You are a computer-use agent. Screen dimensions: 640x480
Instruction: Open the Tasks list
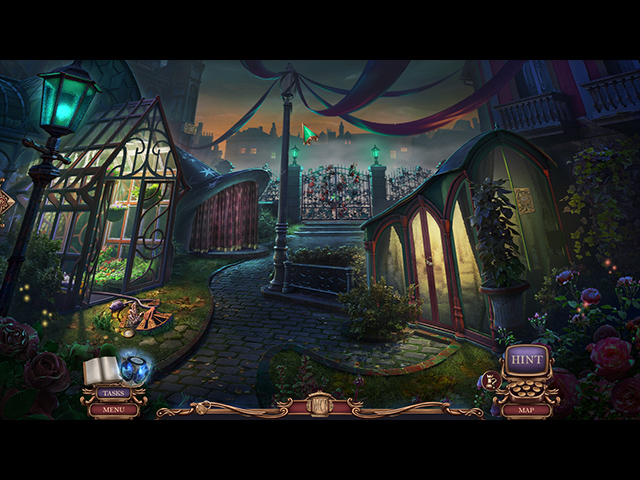(113, 393)
